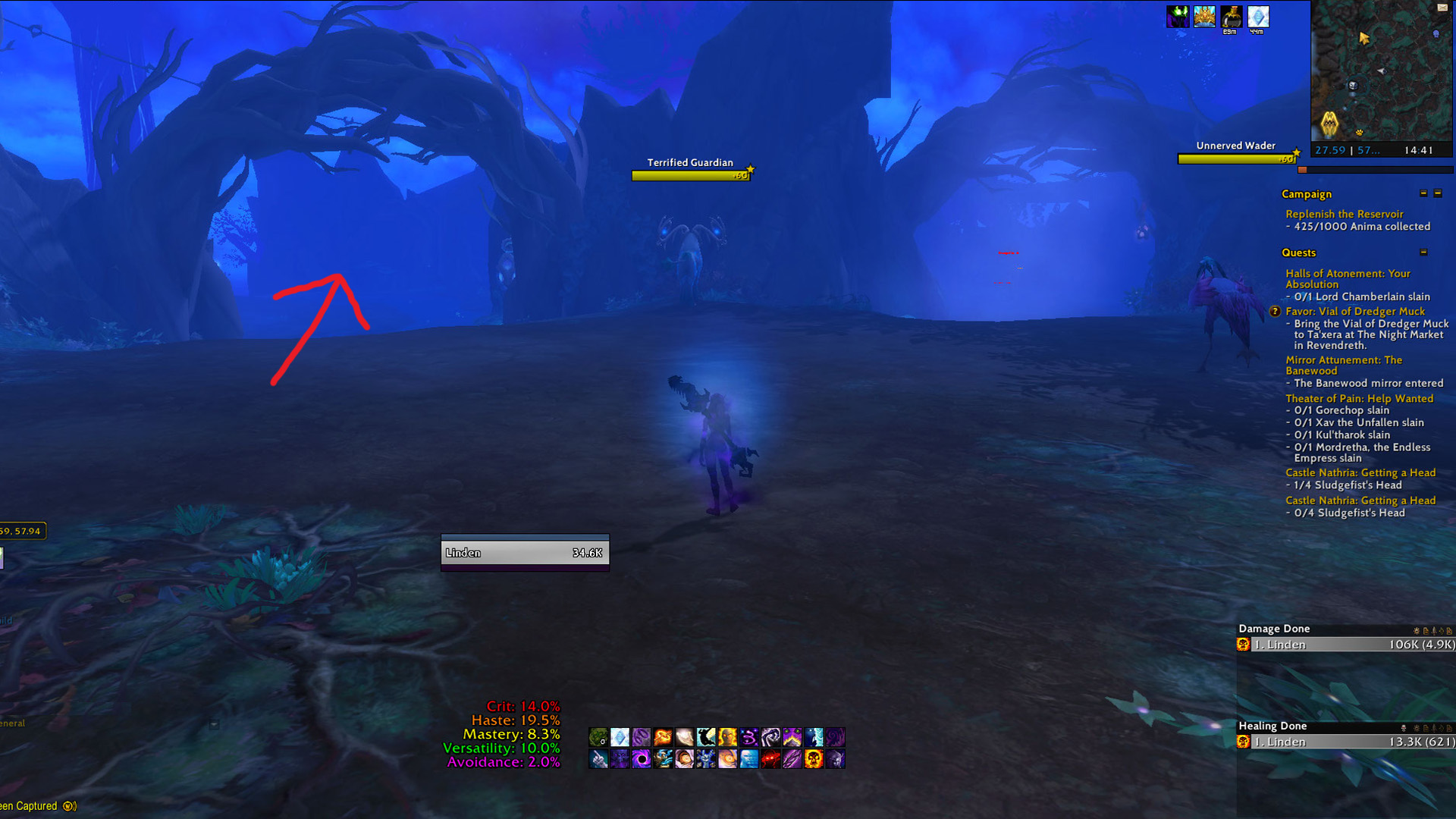
Task: Expand the Theater of Pain: Help Wanted quest
Action: point(1360,398)
